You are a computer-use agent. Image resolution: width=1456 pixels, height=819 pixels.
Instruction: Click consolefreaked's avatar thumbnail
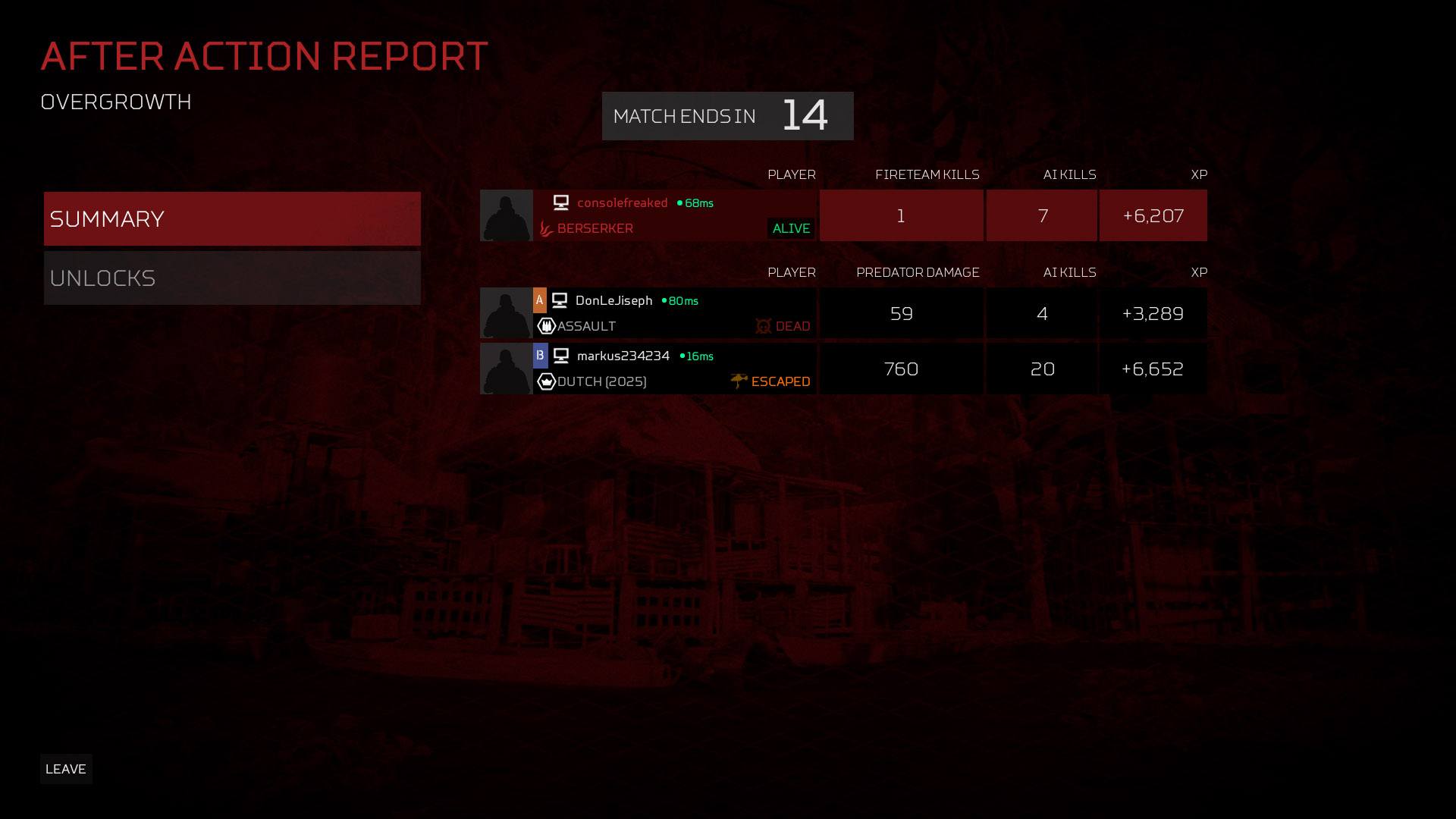[x=507, y=215]
